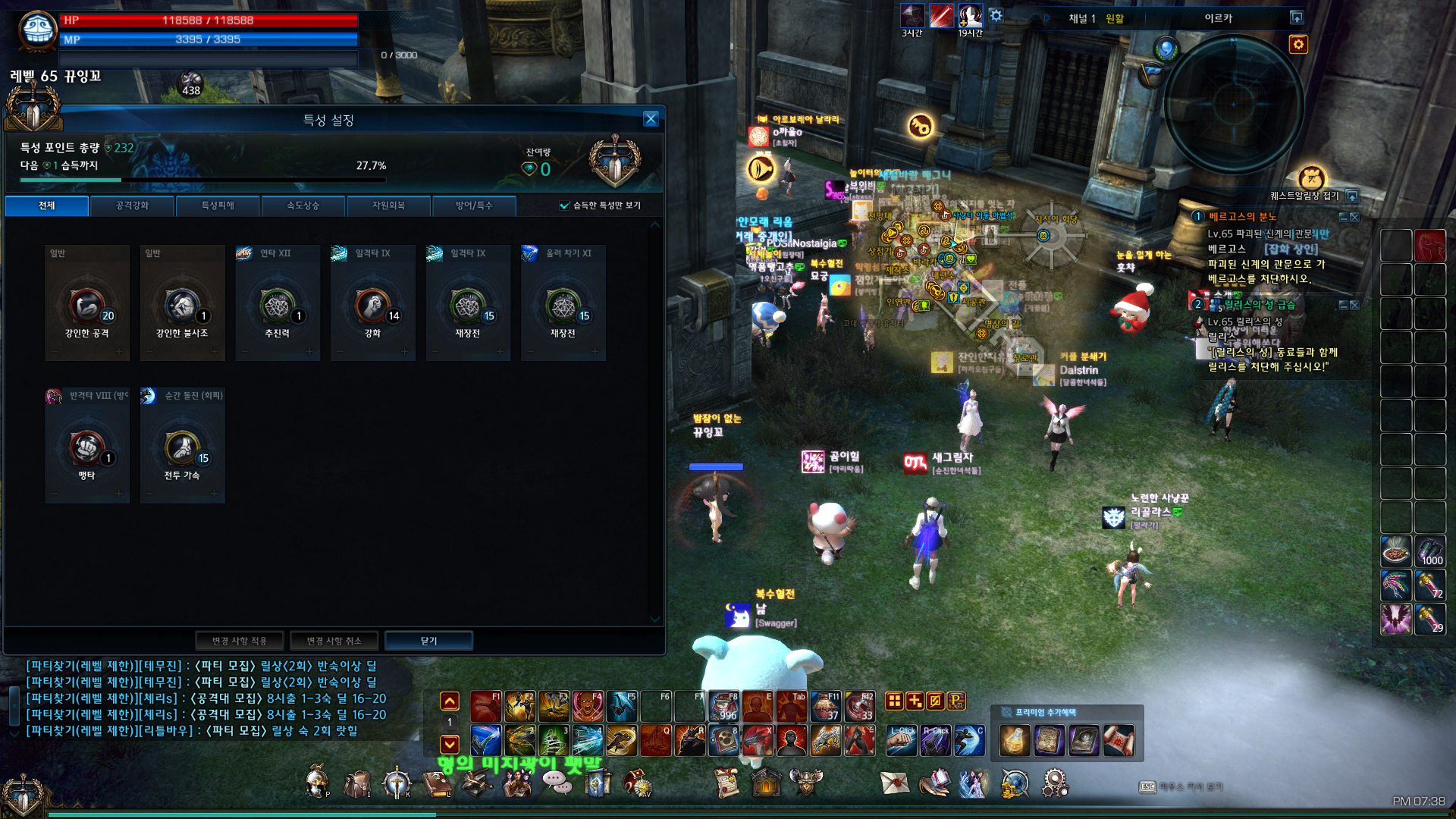Select the 베르고스의 분노 quest entry
The width and height of the screenshot is (1456, 819).
click(x=1242, y=217)
